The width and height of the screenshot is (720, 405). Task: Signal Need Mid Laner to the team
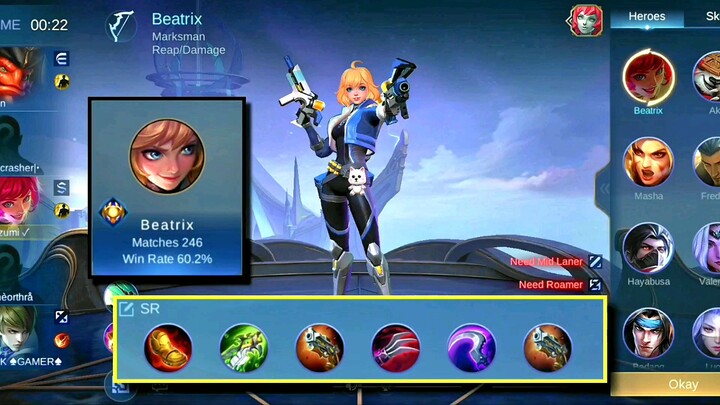click(x=595, y=261)
